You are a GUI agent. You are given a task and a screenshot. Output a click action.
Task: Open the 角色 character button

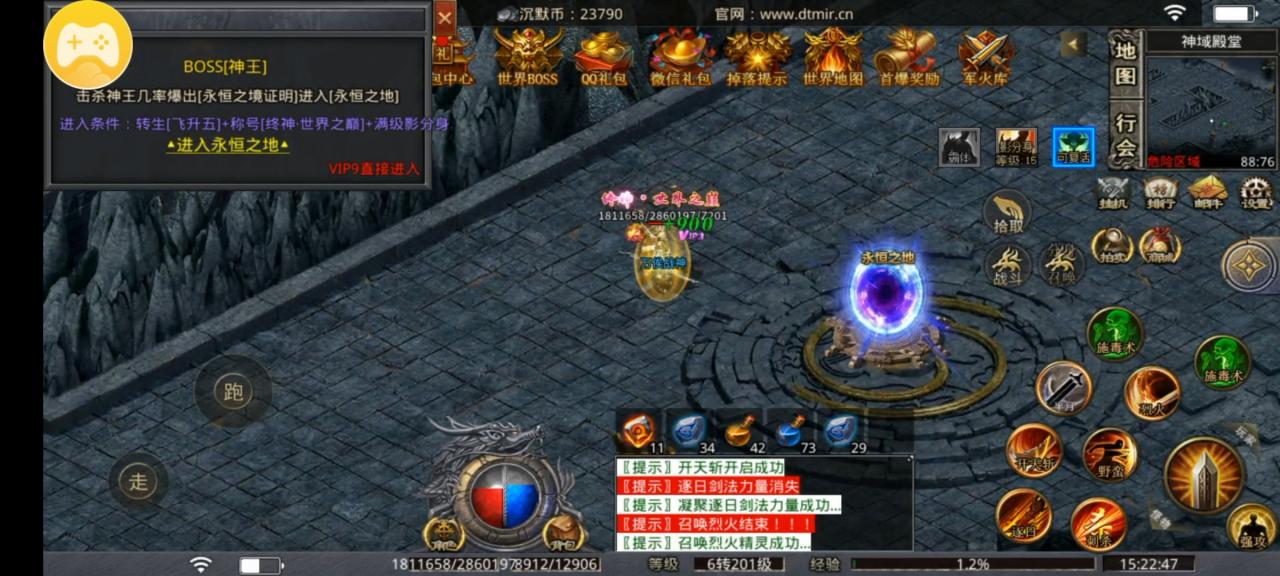443,533
